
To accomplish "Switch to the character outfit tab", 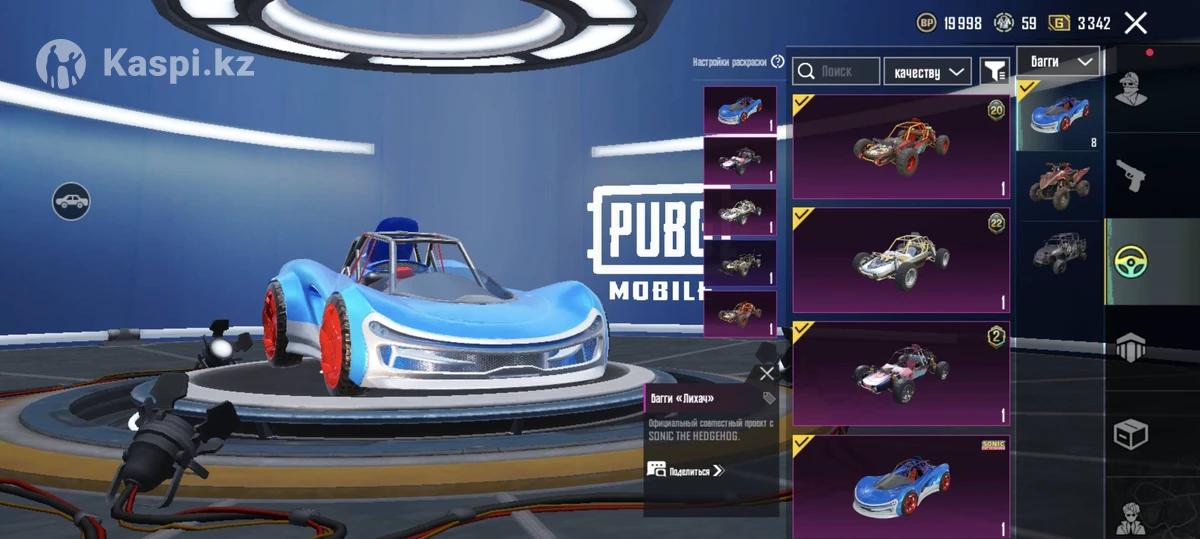I will [x=1132, y=88].
